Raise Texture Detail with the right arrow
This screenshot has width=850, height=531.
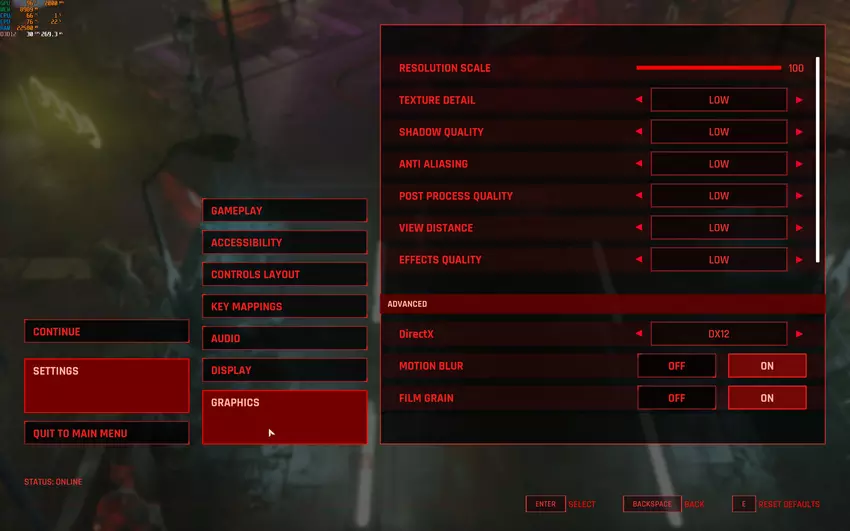point(799,100)
